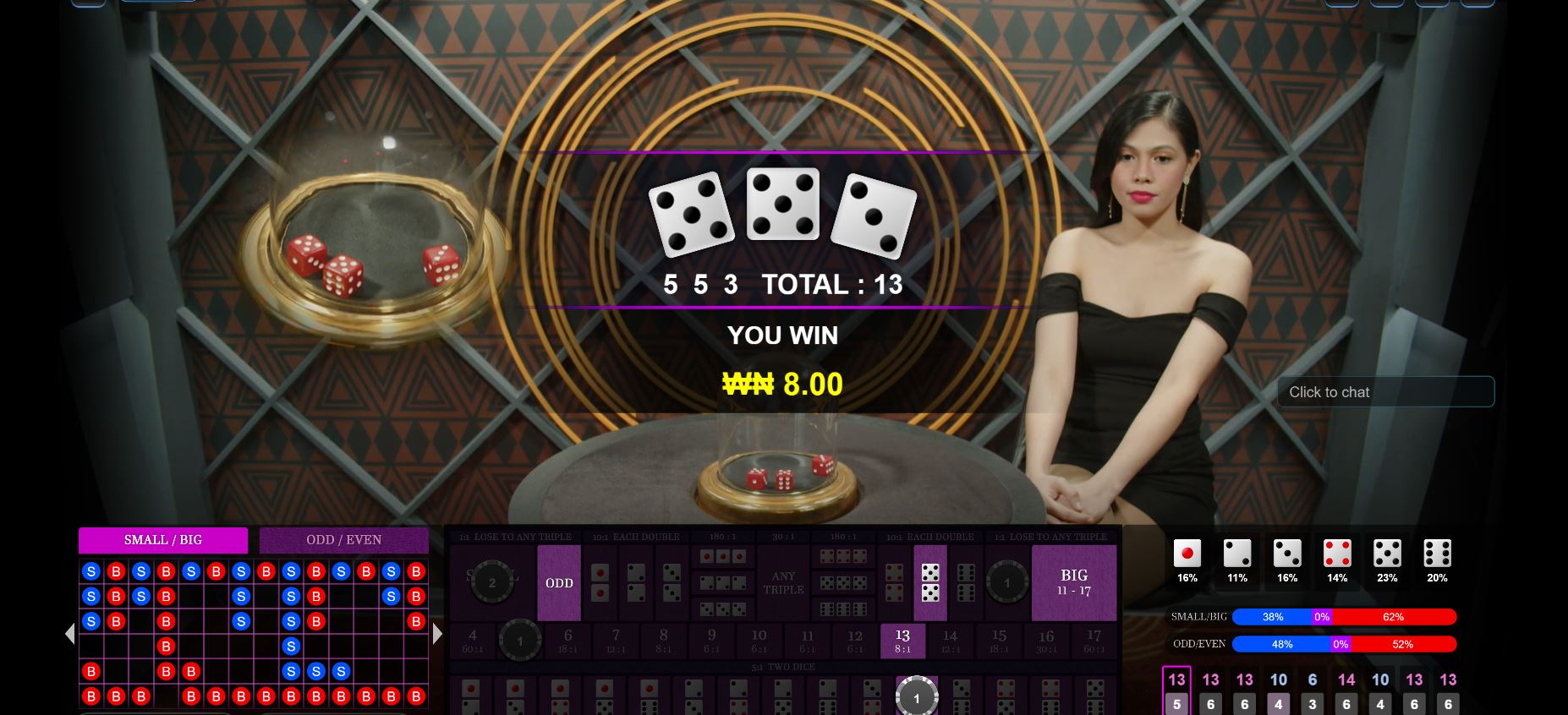Bet on total 10
Screen dimensions: 1568x715
[759, 641]
